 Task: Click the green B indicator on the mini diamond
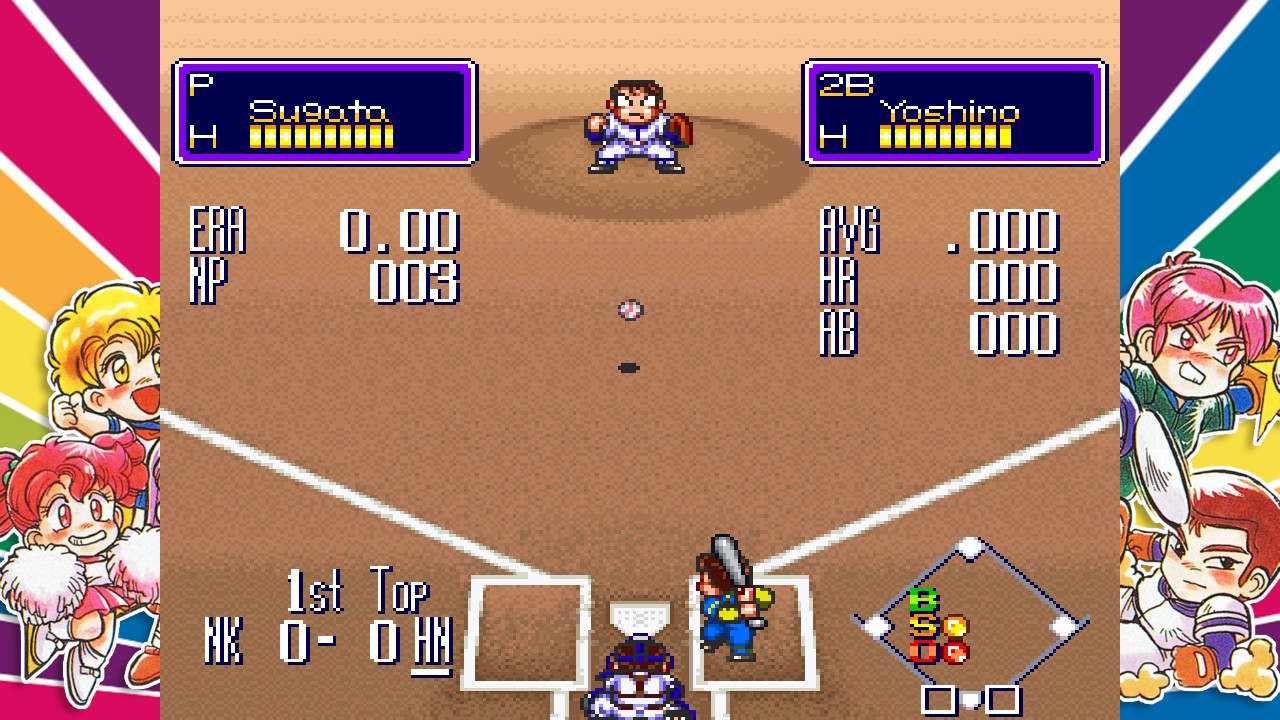(x=922, y=598)
